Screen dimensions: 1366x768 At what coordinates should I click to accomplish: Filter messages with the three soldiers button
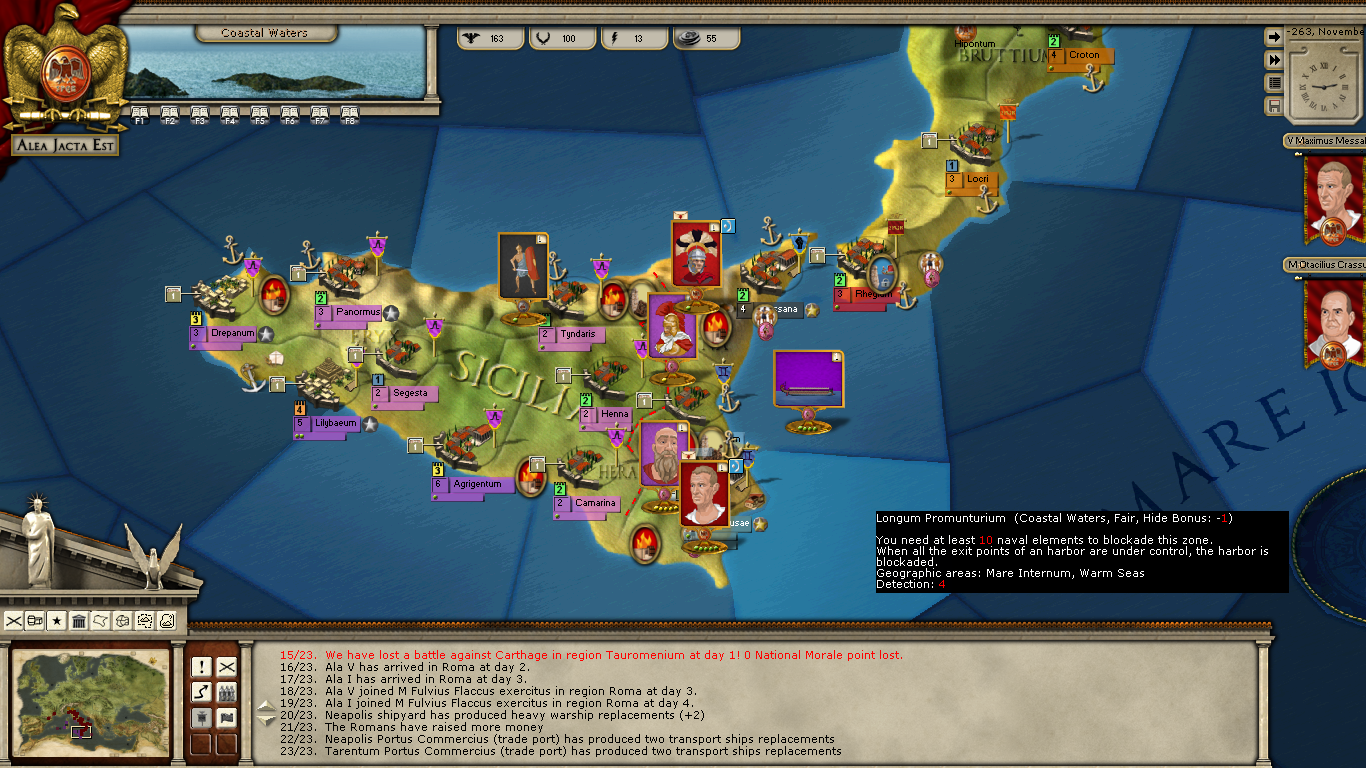[227, 692]
